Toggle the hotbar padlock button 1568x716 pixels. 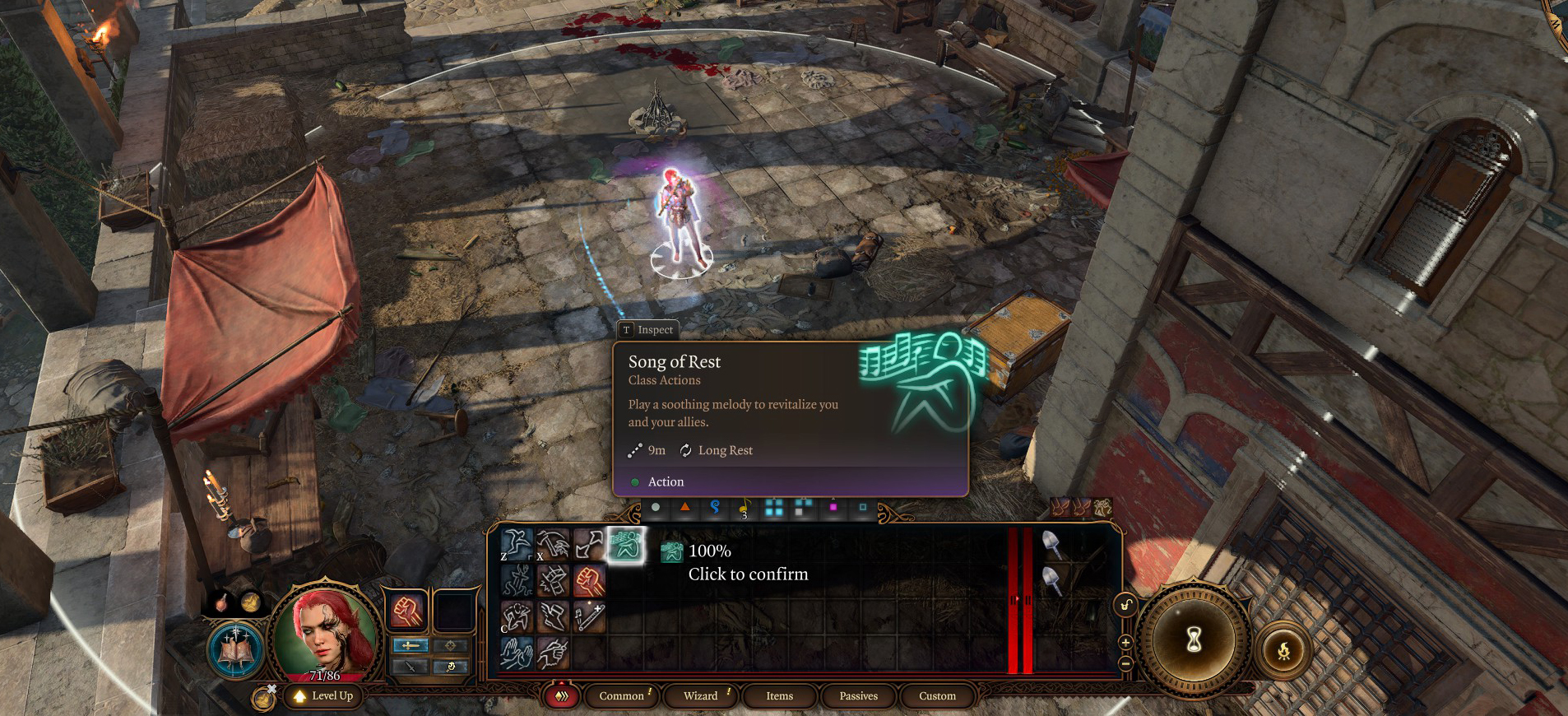tap(1125, 607)
